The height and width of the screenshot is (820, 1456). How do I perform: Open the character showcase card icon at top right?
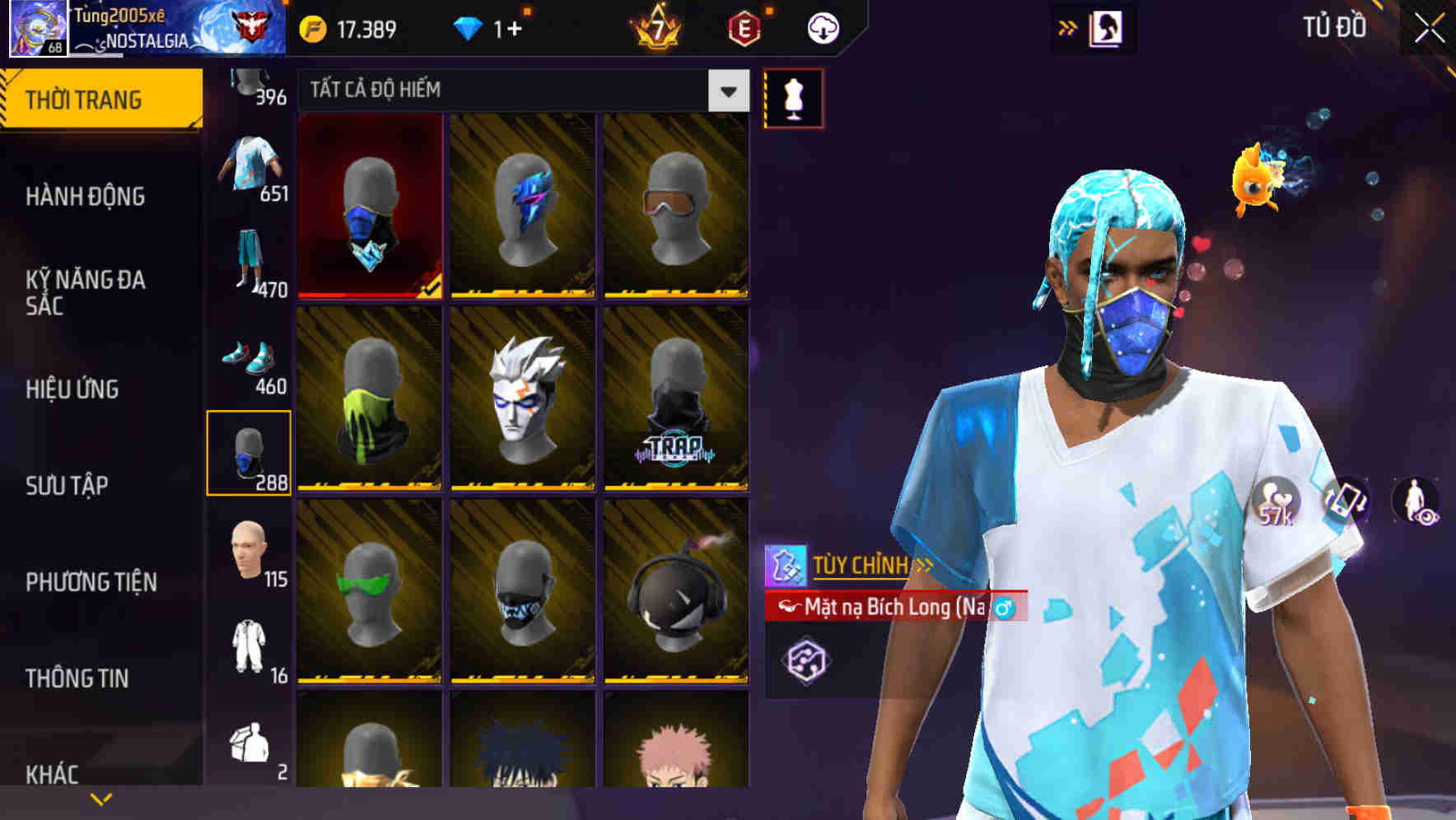tap(1107, 26)
